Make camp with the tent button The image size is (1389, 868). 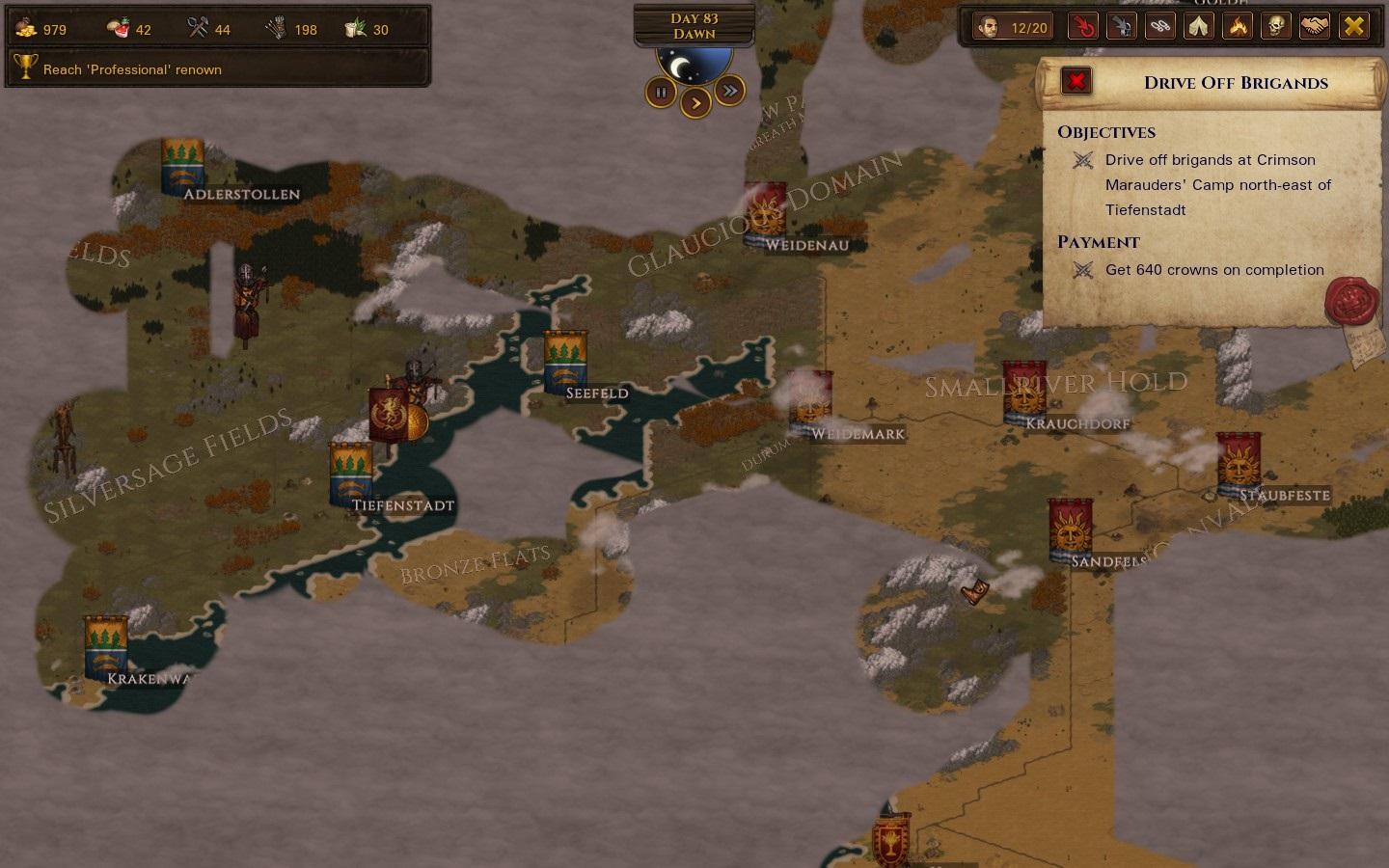click(1199, 27)
